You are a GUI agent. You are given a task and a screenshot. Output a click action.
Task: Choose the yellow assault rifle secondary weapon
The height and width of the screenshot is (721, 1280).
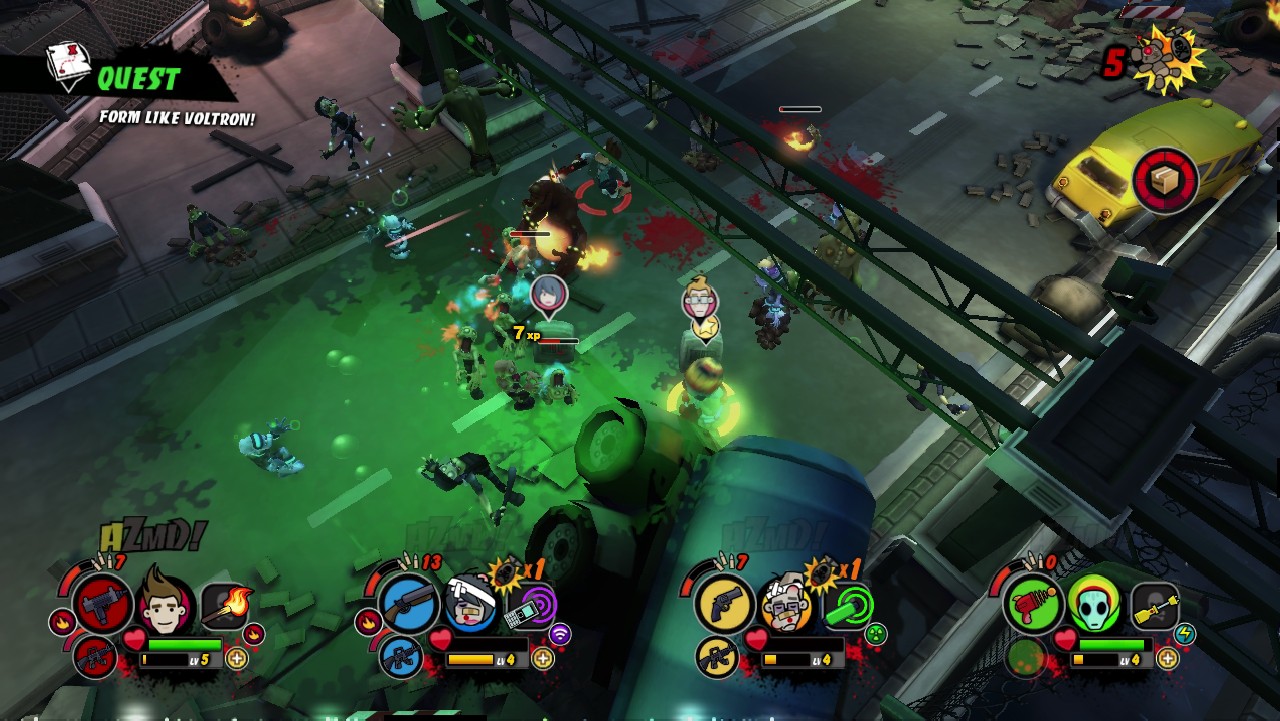(x=716, y=657)
